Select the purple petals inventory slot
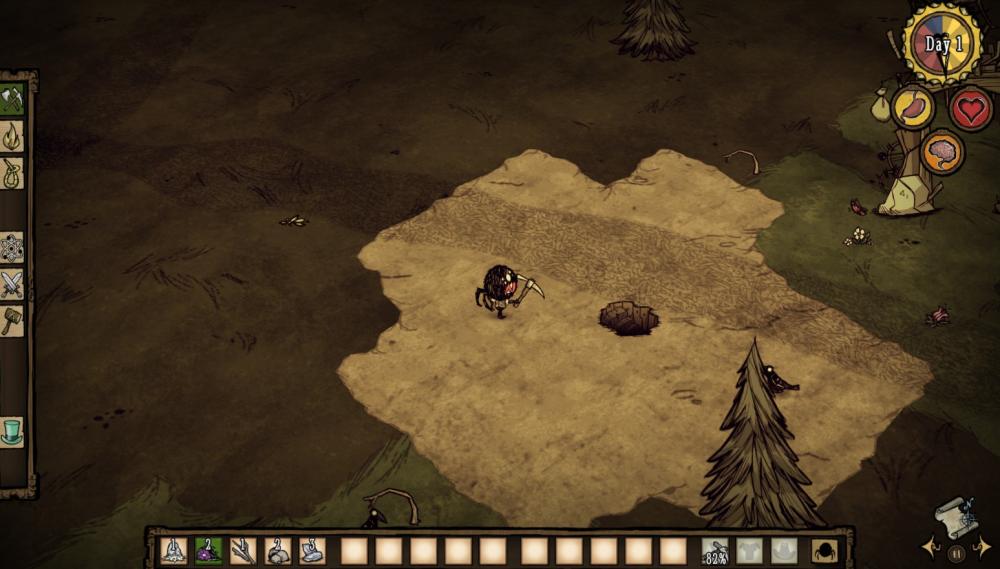1000x569 pixels. point(208,551)
